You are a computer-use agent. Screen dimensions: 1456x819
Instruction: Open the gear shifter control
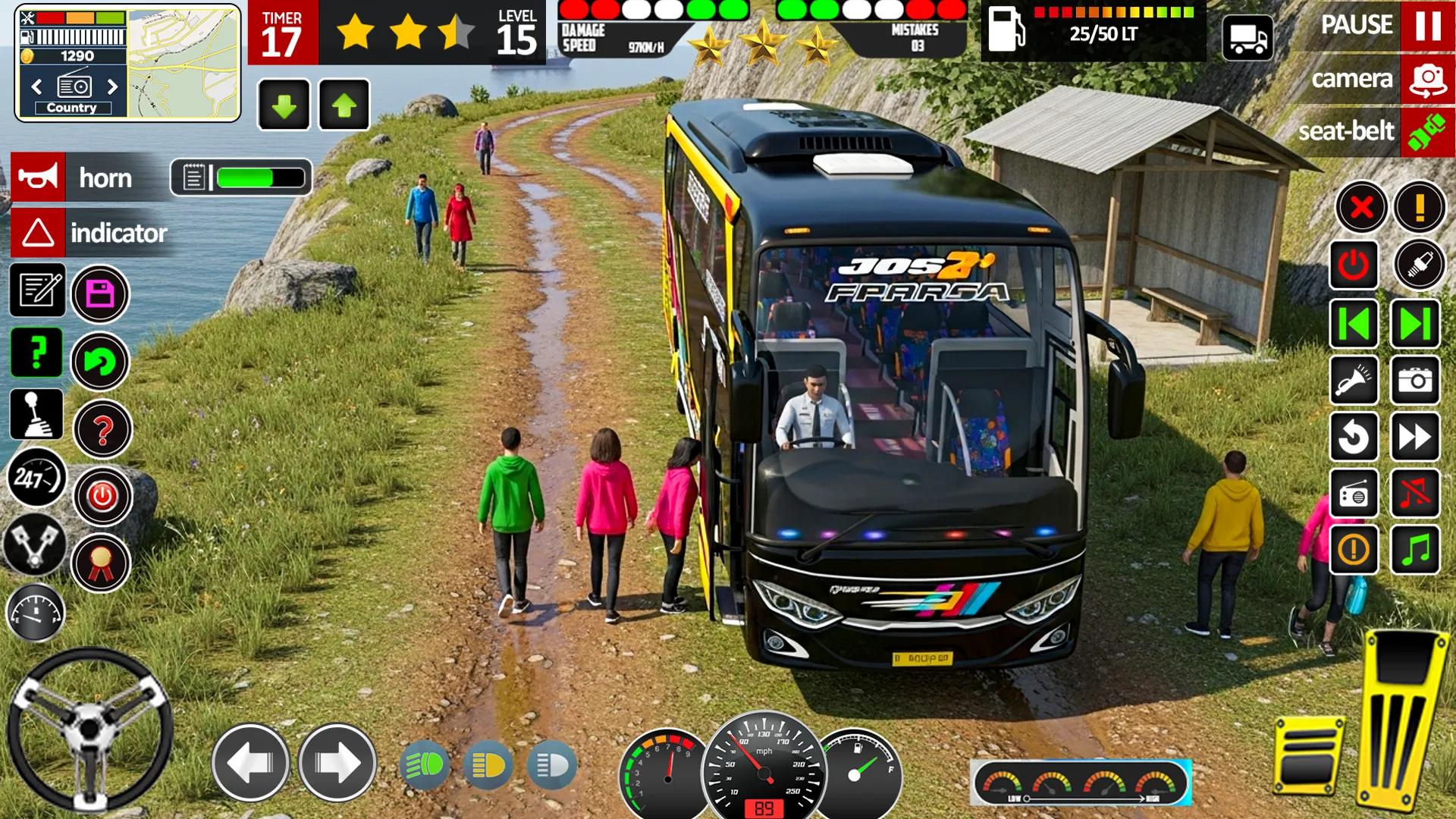coord(36,417)
